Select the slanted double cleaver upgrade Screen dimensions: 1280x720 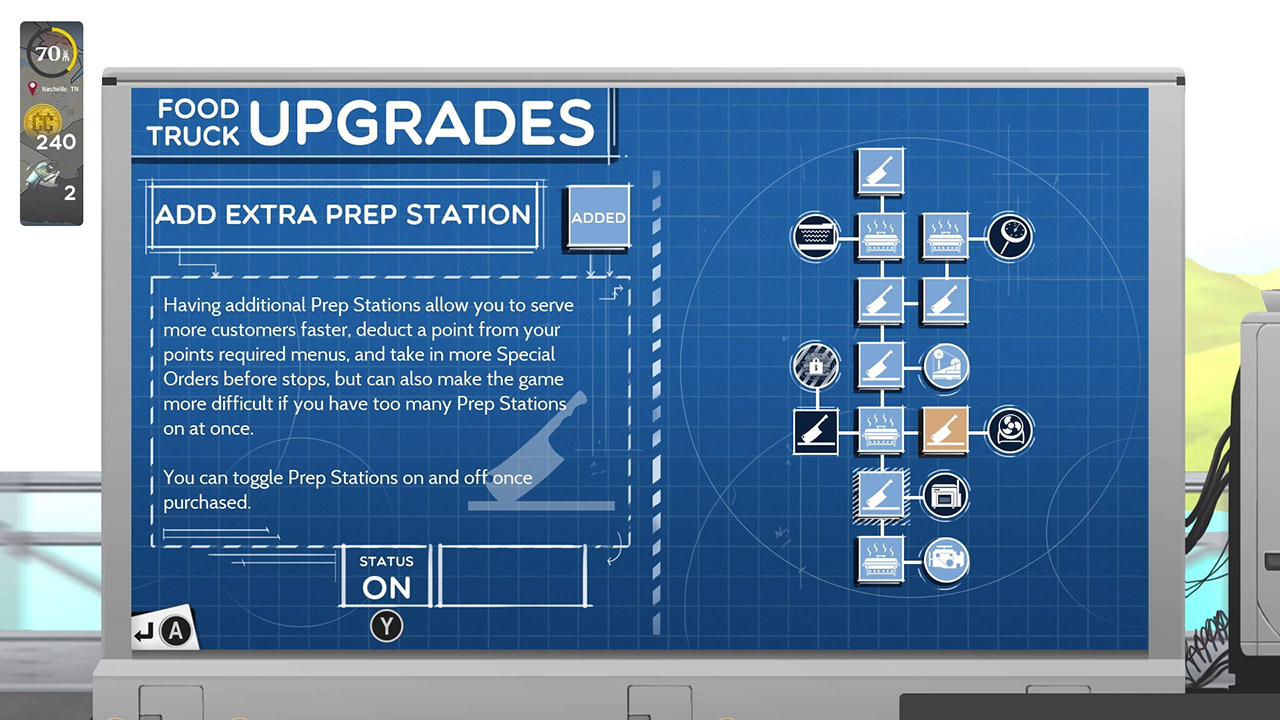point(944,301)
